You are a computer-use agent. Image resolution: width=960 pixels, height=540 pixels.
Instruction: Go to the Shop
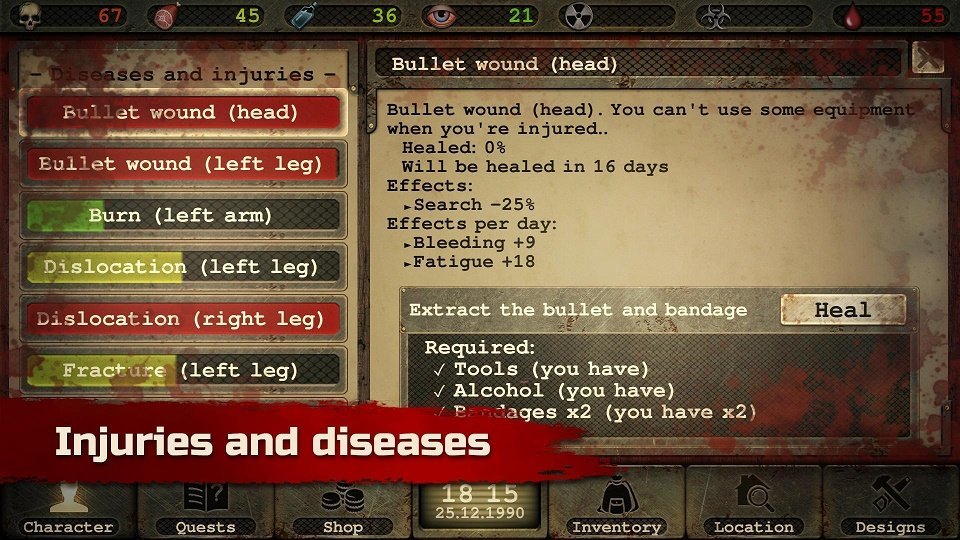(343, 506)
